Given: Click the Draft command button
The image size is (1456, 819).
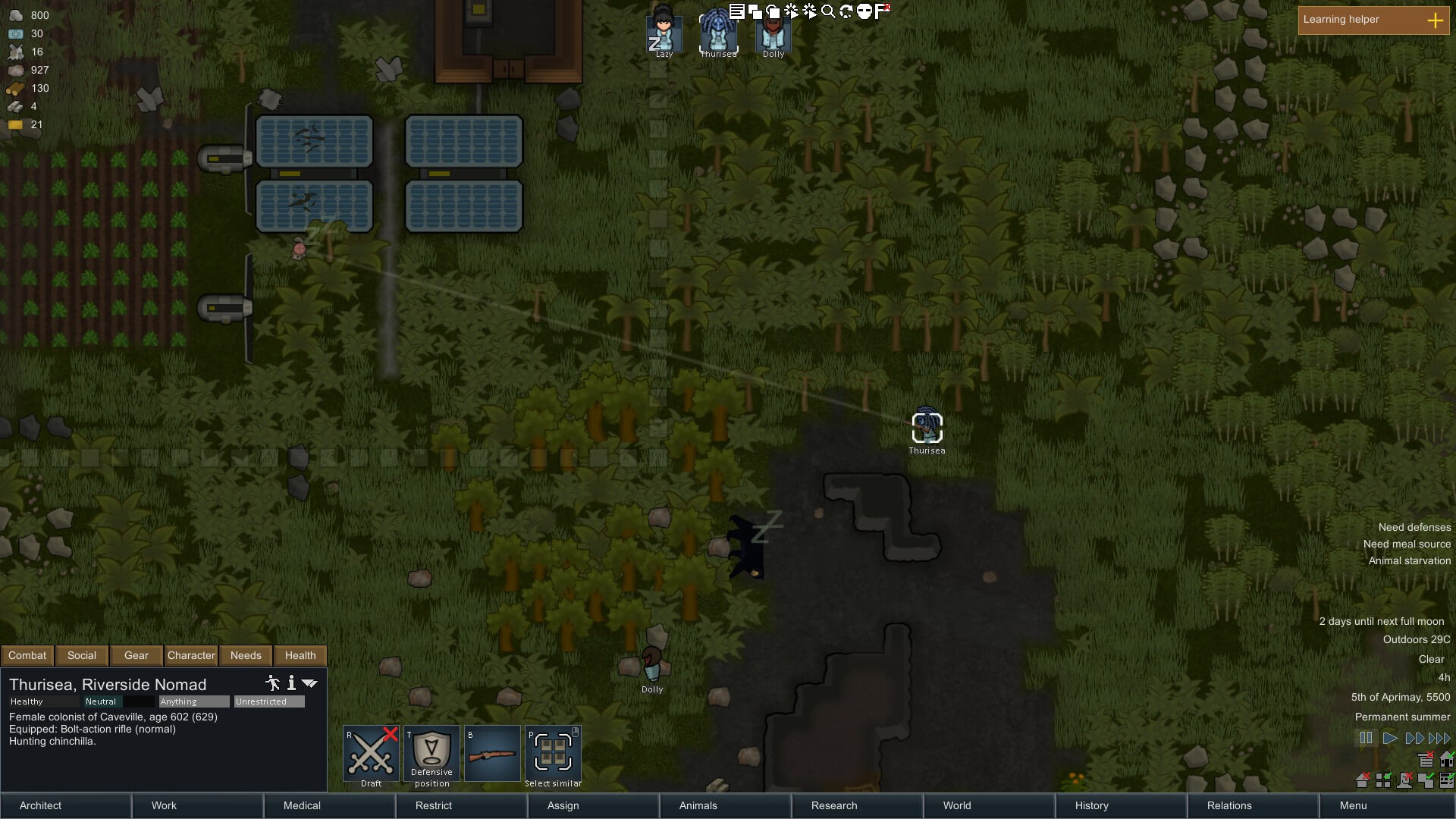Looking at the screenshot, I should (x=371, y=754).
